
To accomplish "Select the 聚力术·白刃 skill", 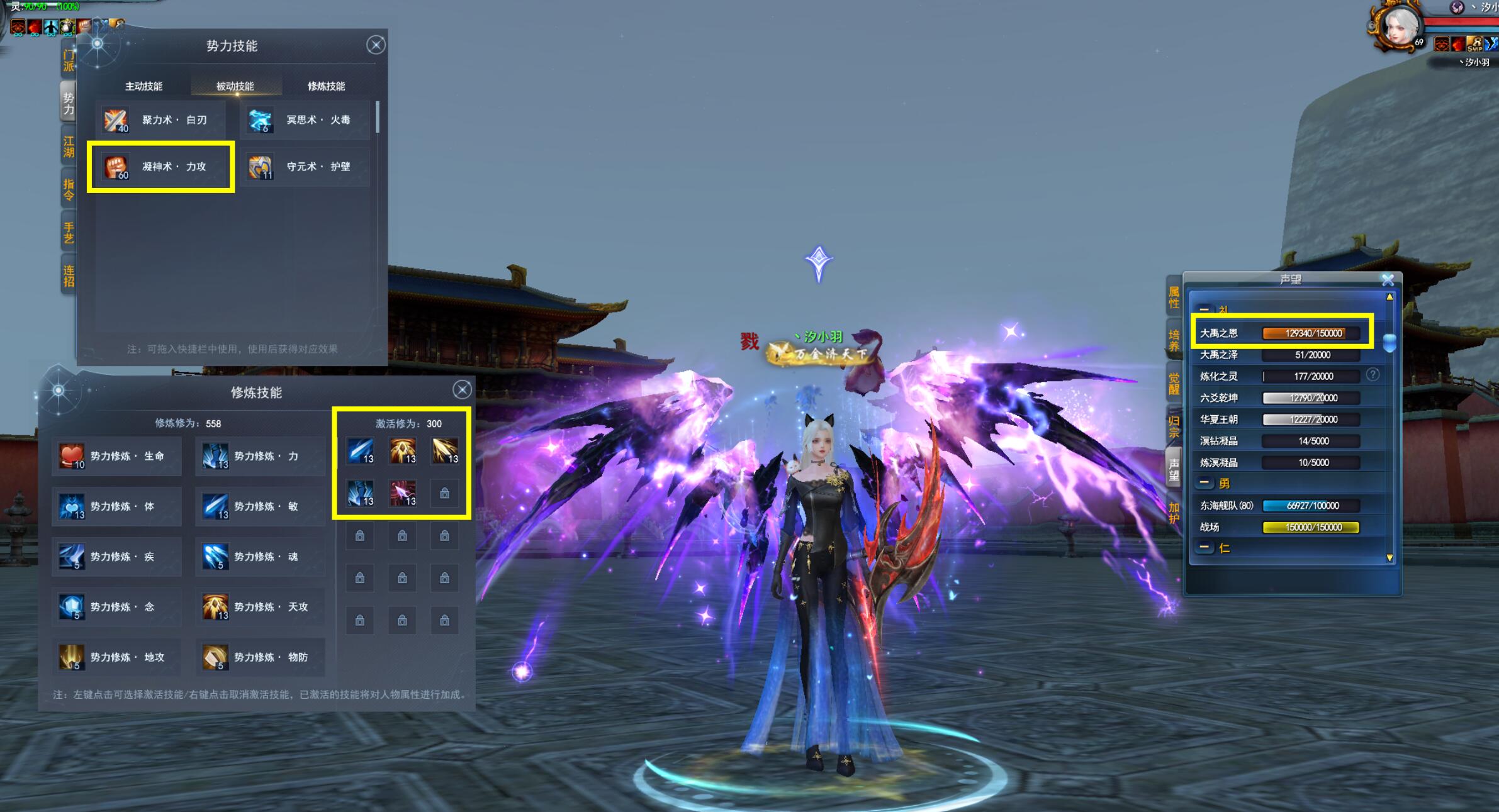I will 162,120.
